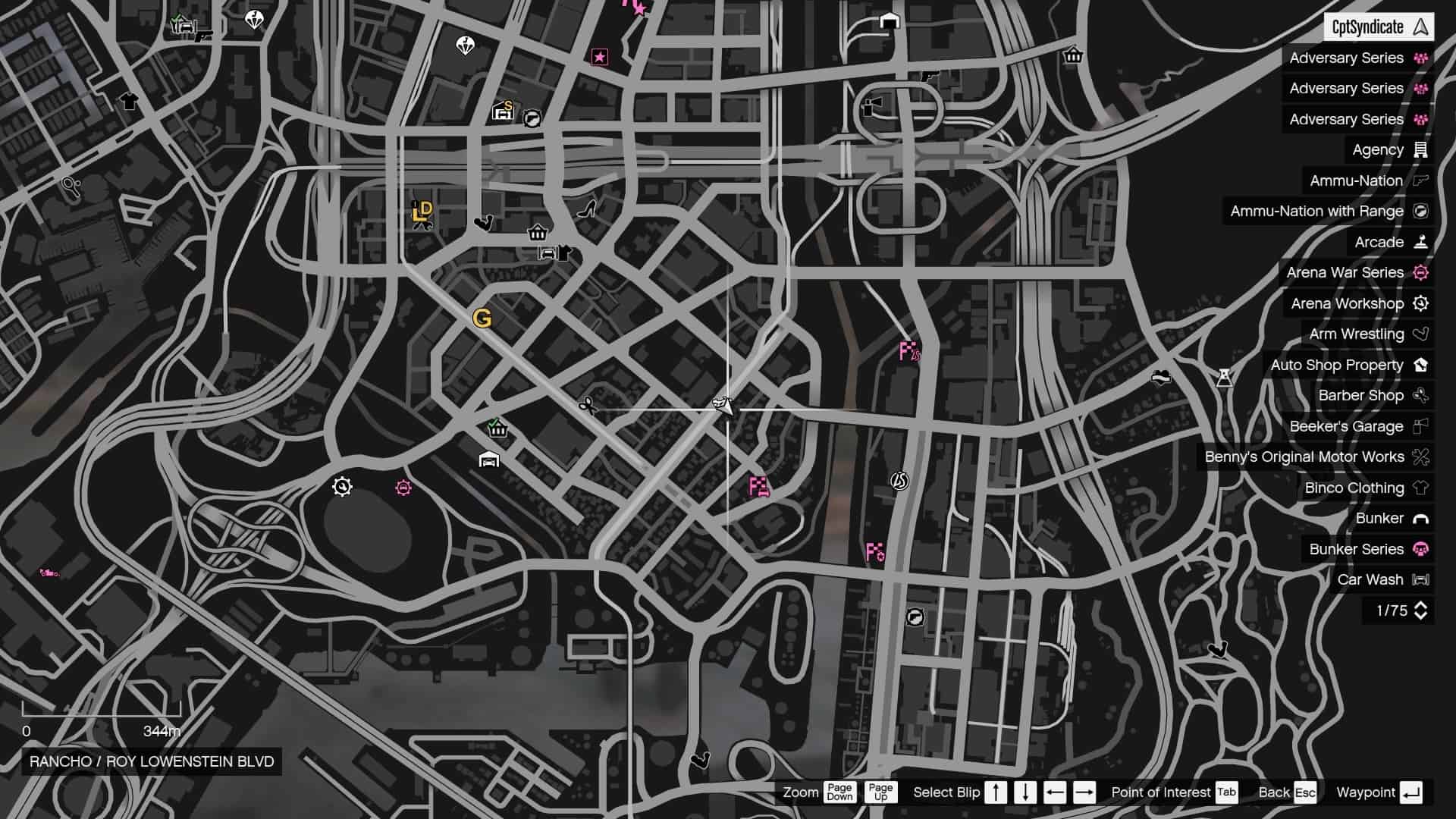Select the yellow "G" blip near map center
1456x819 pixels.
pyautogui.click(x=483, y=319)
